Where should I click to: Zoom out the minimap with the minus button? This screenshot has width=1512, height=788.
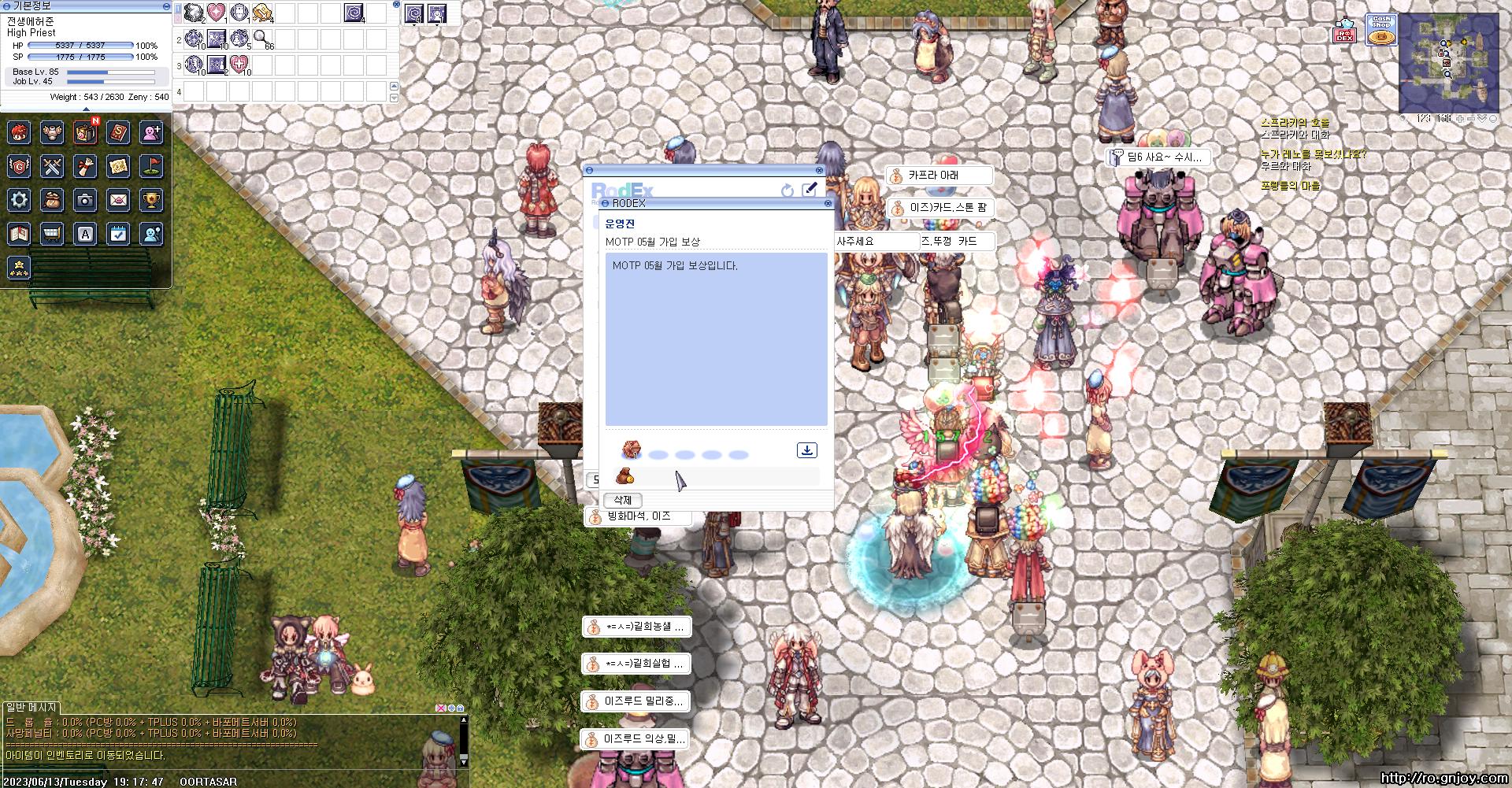pos(1470,118)
